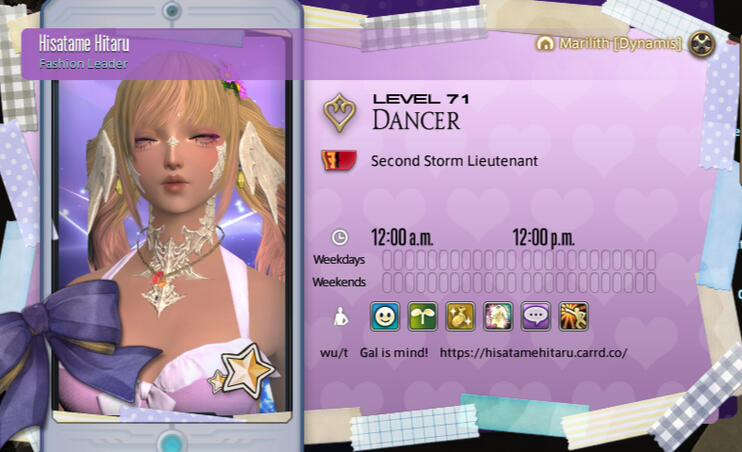Click the green sprout playstyle icon
The width and height of the screenshot is (742, 452).
423,317
